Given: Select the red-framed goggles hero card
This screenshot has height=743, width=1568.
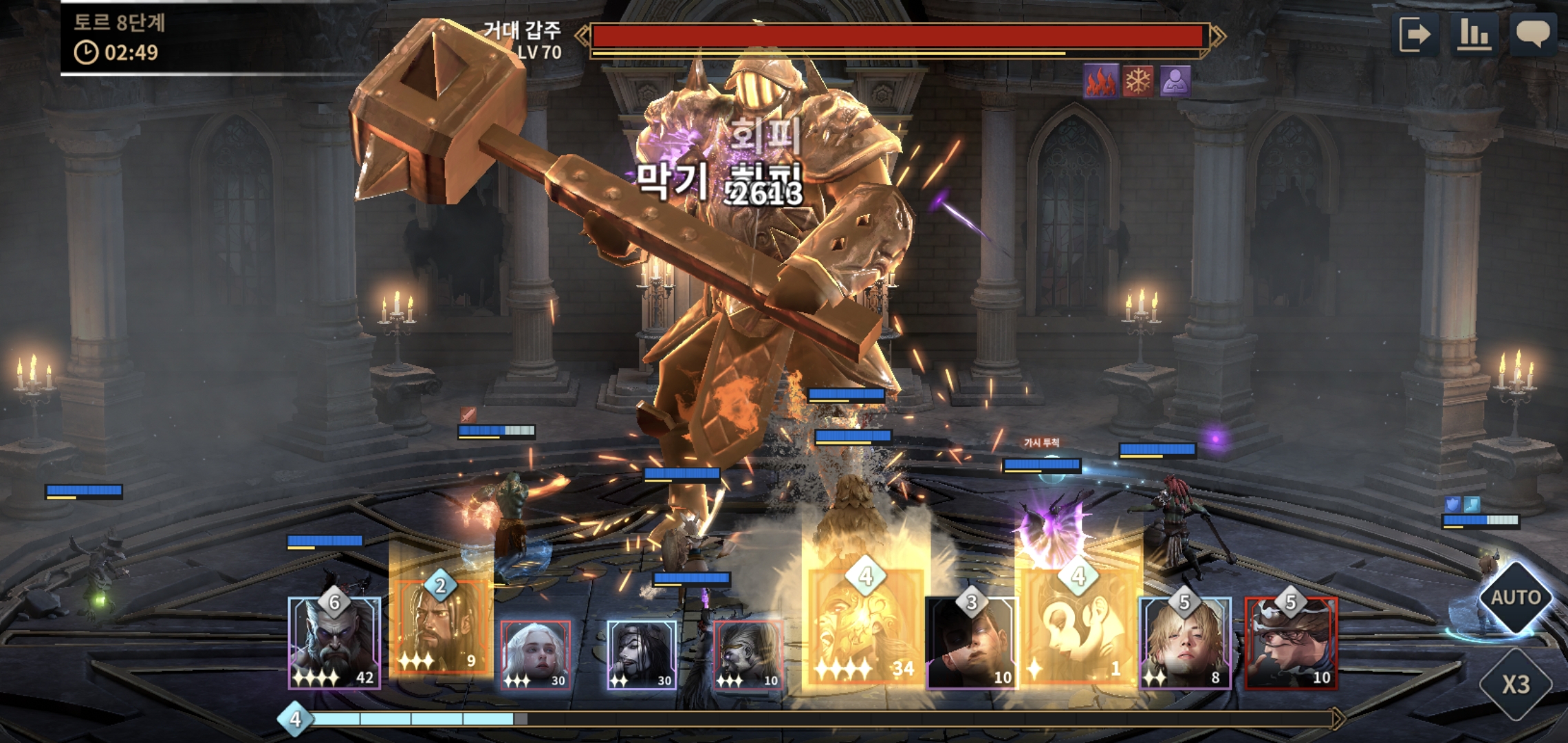Looking at the screenshot, I should coord(1291,643).
